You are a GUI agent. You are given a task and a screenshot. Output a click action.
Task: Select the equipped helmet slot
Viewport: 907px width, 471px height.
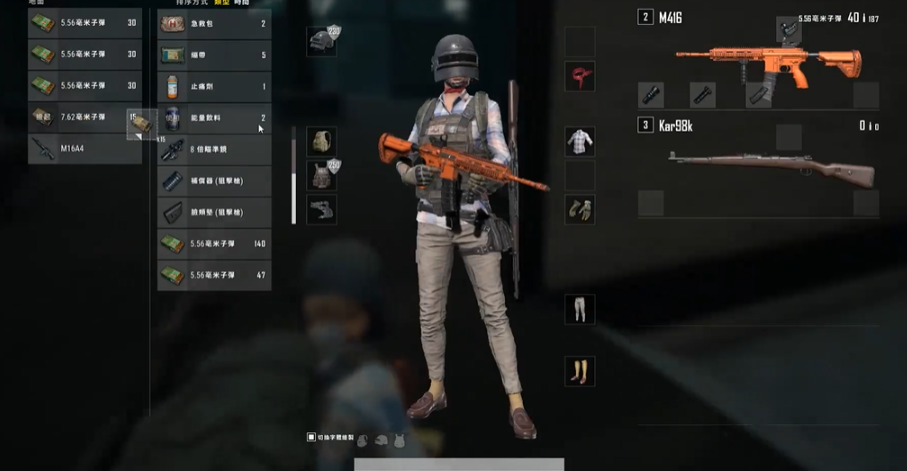(321, 41)
